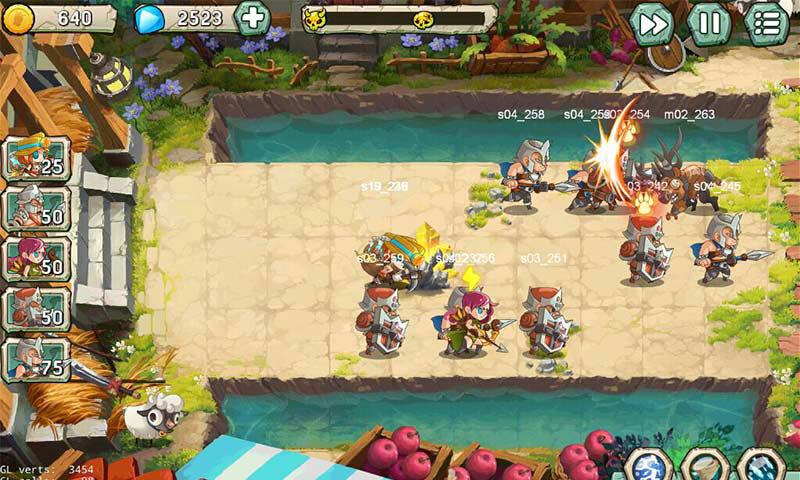Use the ice shard rain spell
800x480 pixels.
(762, 468)
